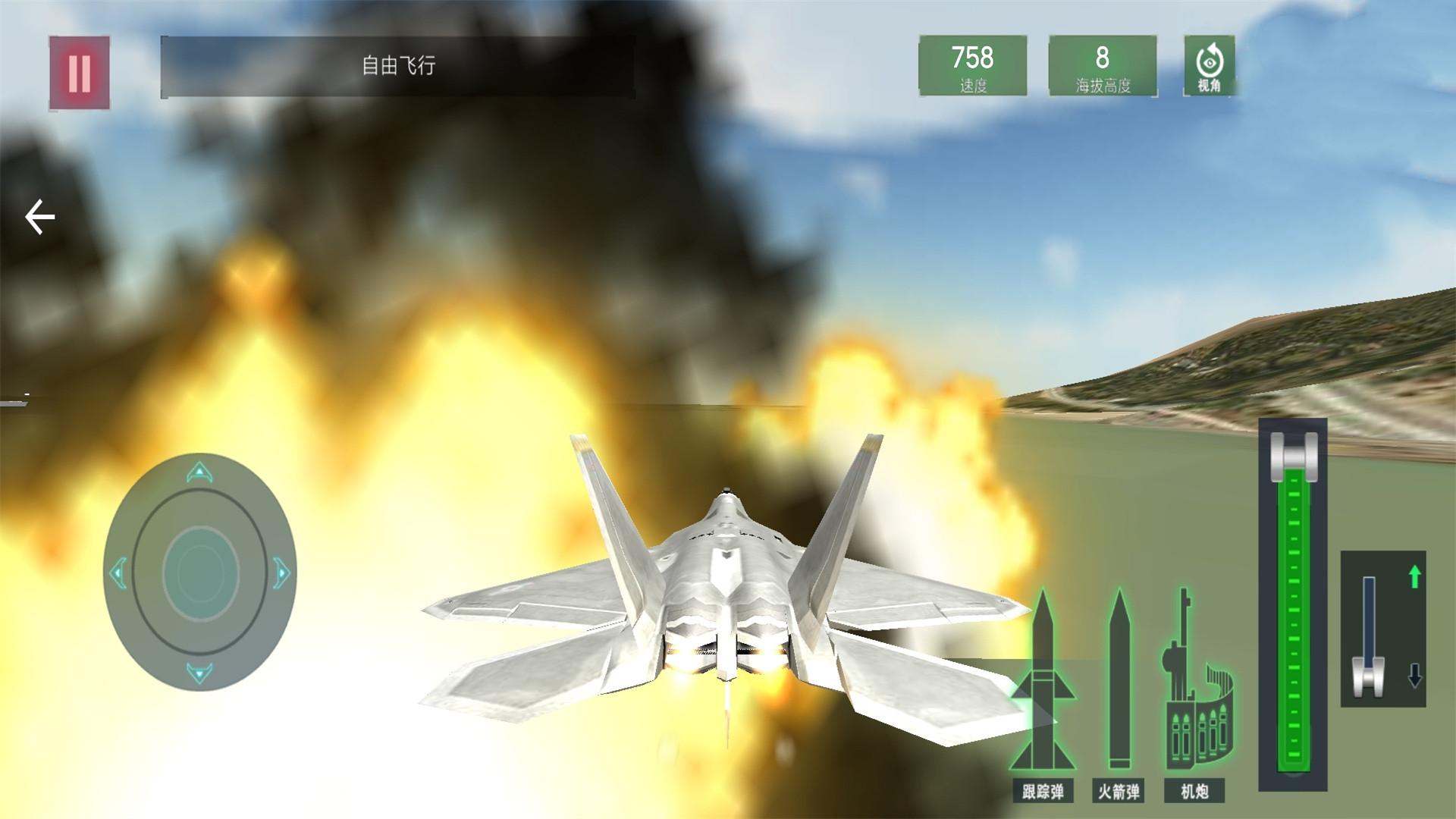Tap the joystick's left arrow

(x=118, y=573)
